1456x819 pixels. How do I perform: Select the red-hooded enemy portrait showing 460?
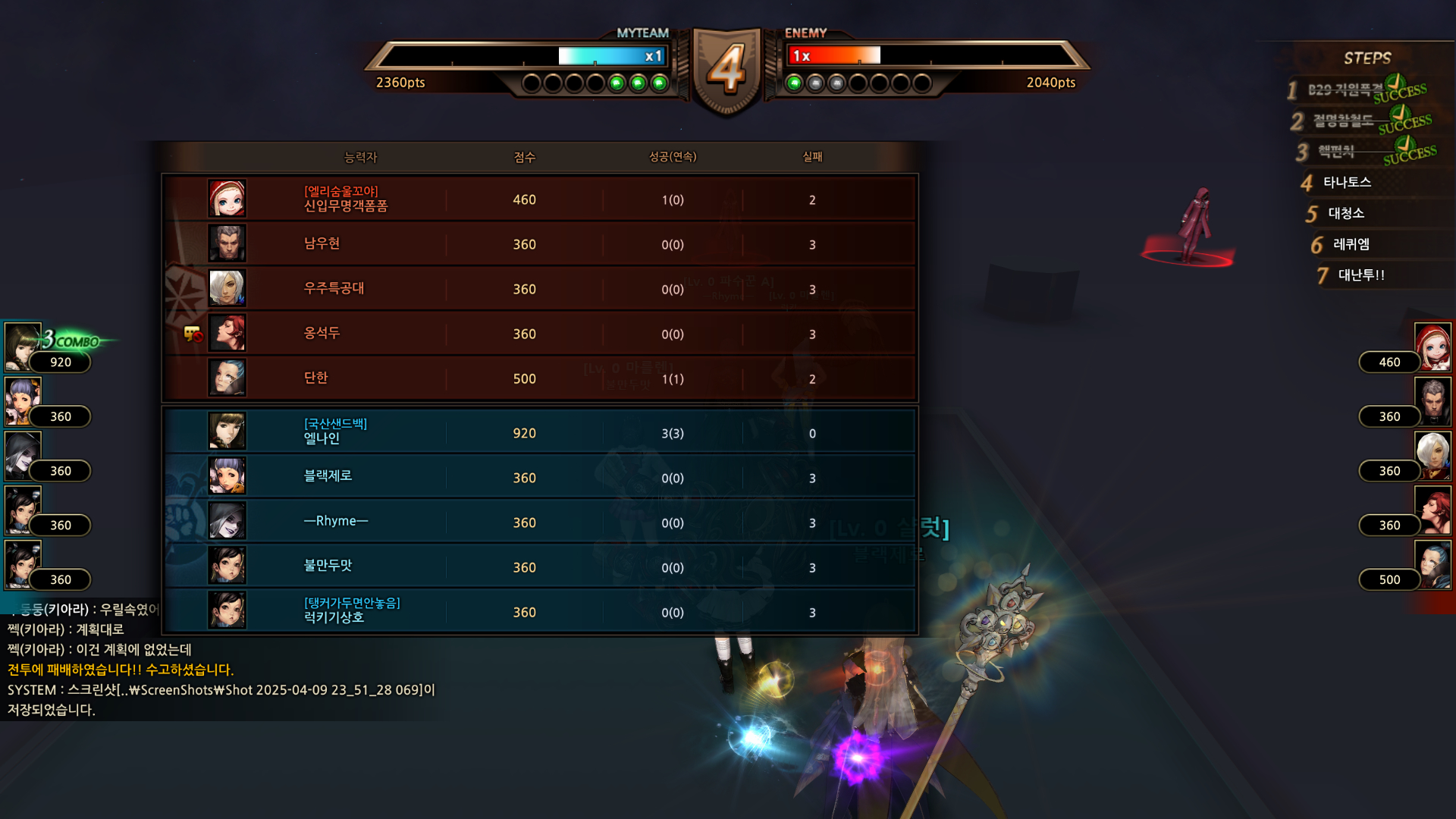point(1432,347)
